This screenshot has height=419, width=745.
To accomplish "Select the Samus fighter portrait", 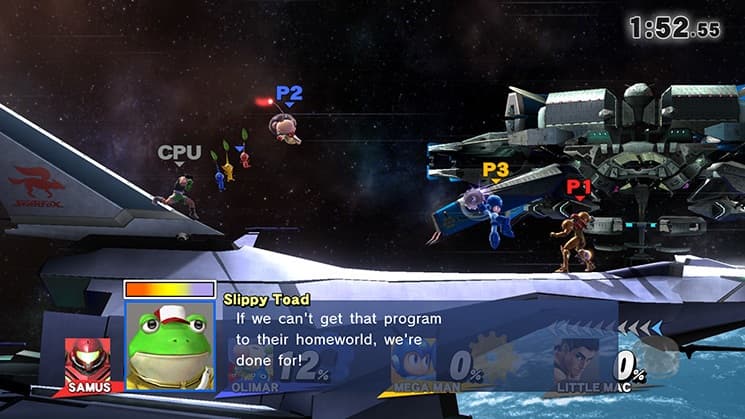I will [x=88, y=360].
